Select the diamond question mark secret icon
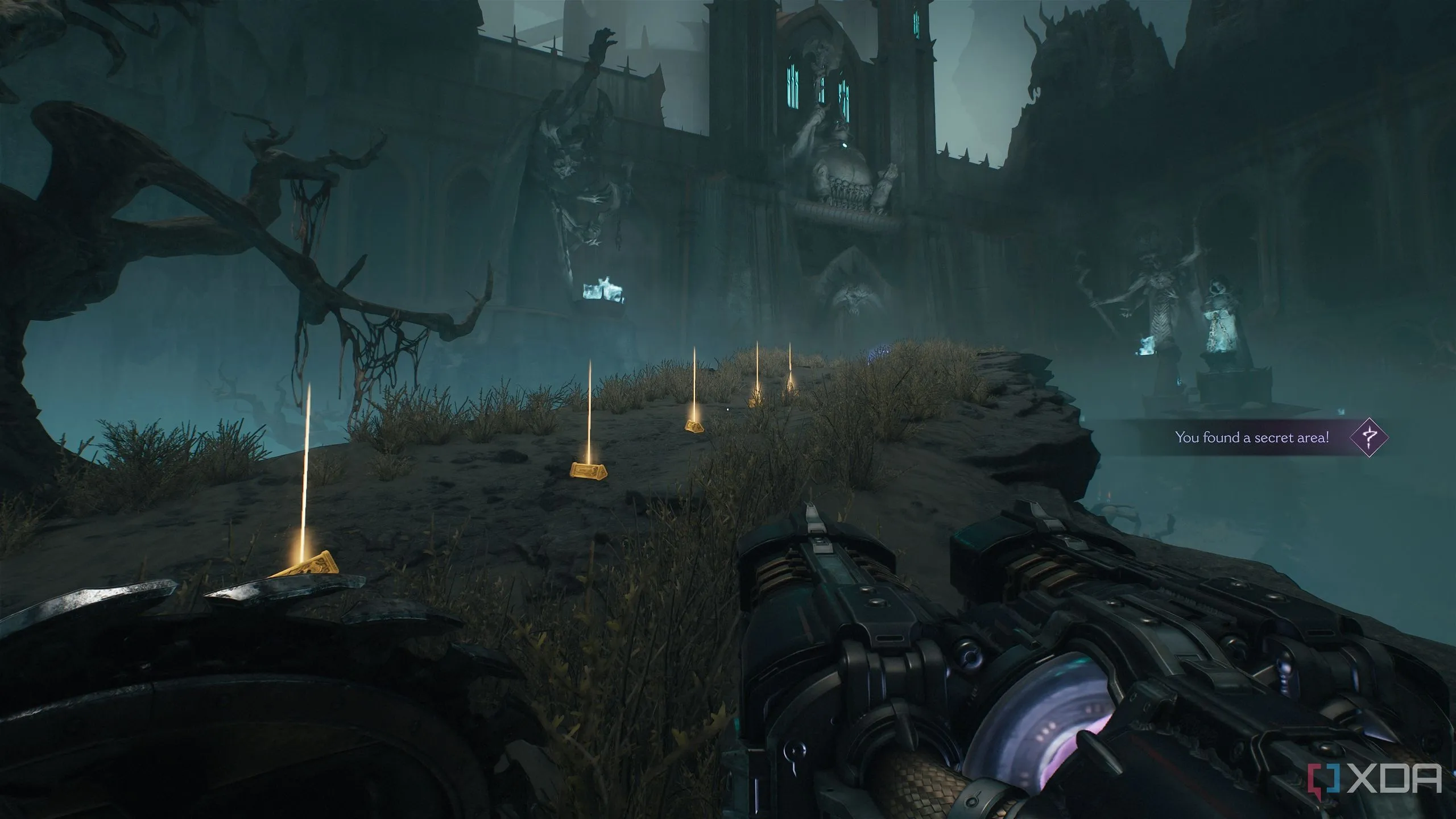This screenshot has width=1456, height=819. click(1370, 437)
